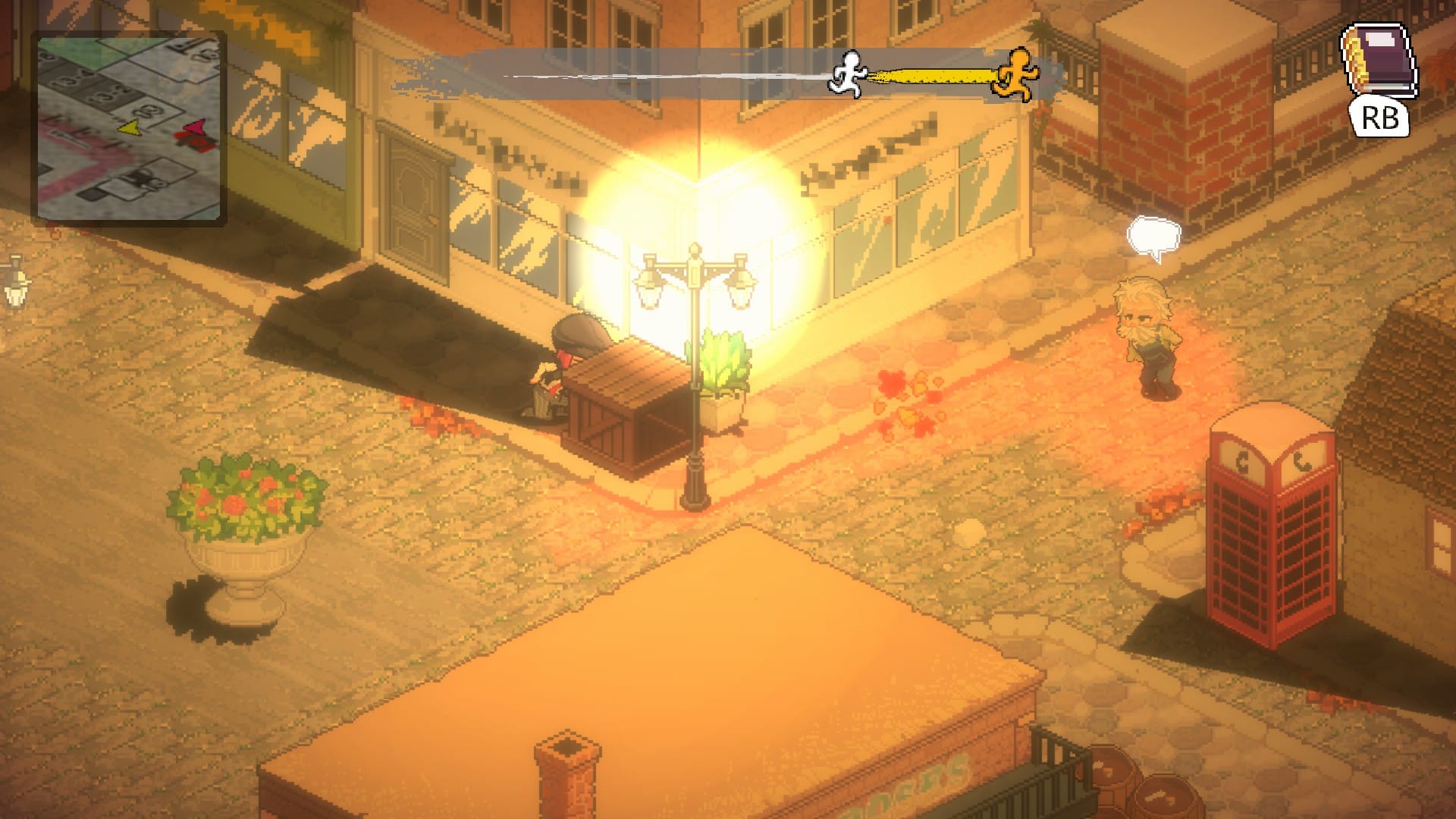Screen dimensions: 1456x819
Task: Open the purple journal book icon
Action: (x=1378, y=62)
